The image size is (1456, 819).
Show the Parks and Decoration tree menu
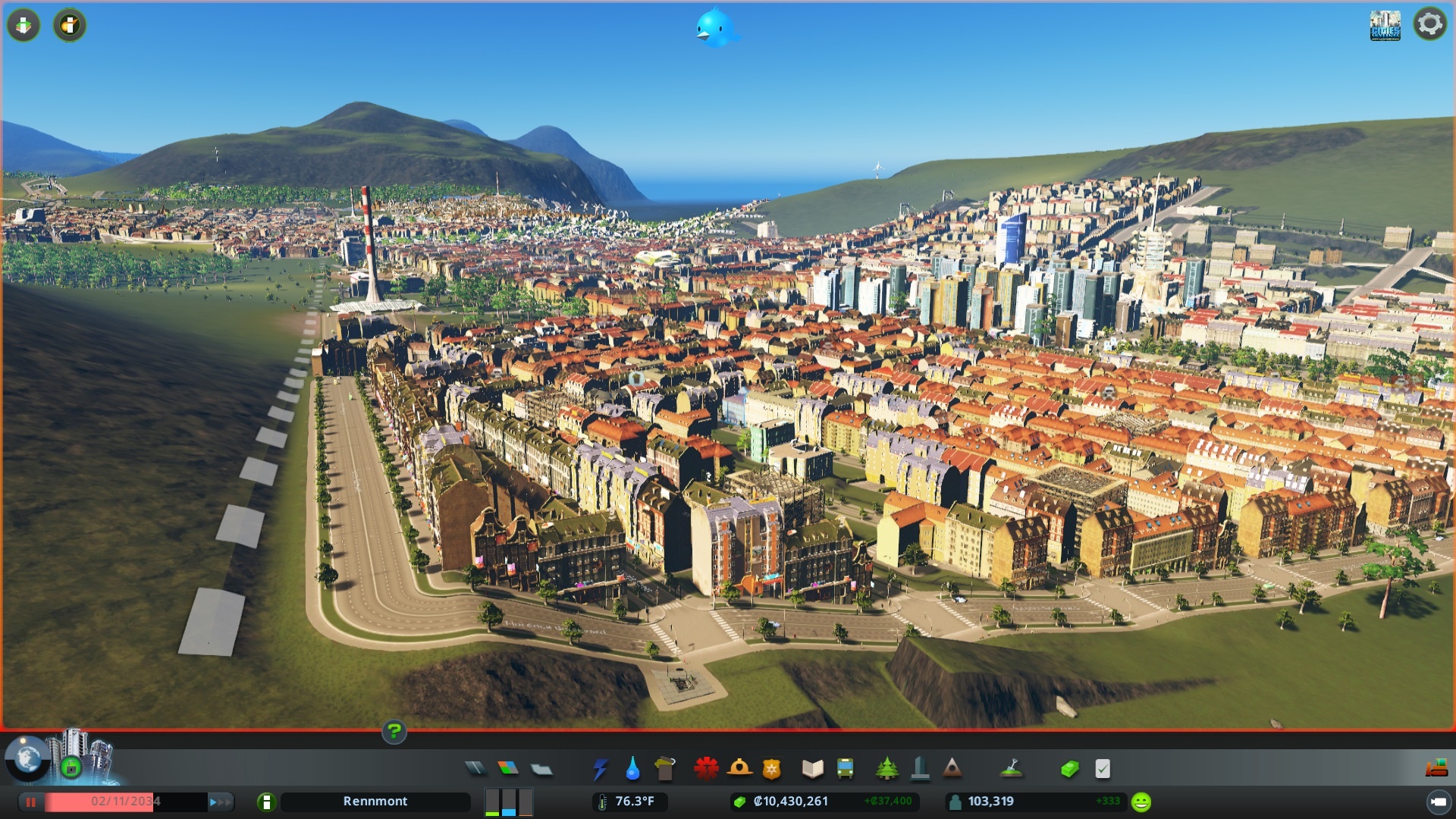(x=886, y=769)
